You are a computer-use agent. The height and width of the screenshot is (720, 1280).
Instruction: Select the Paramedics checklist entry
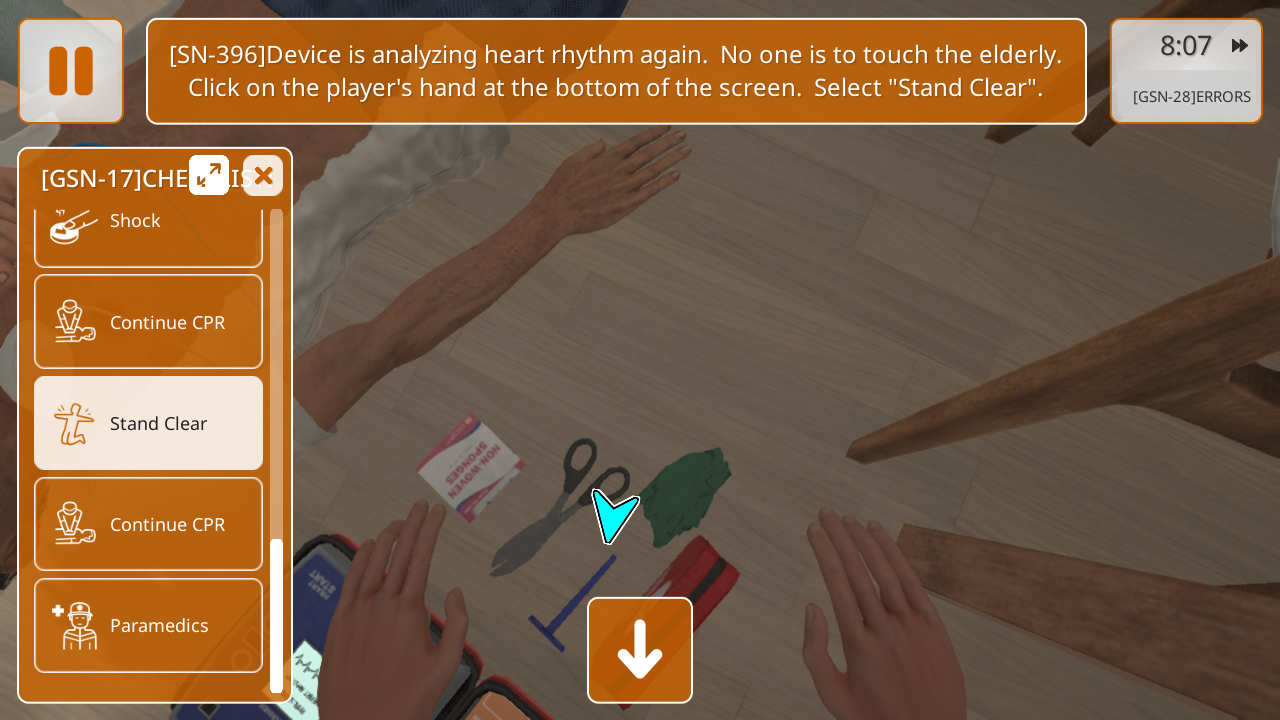(x=149, y=625)
